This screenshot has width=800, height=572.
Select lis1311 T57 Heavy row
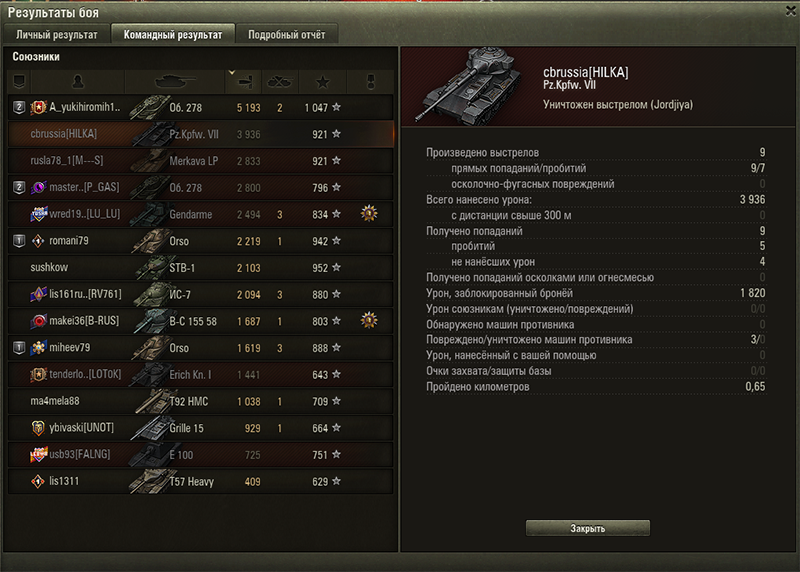click(200, 481)
